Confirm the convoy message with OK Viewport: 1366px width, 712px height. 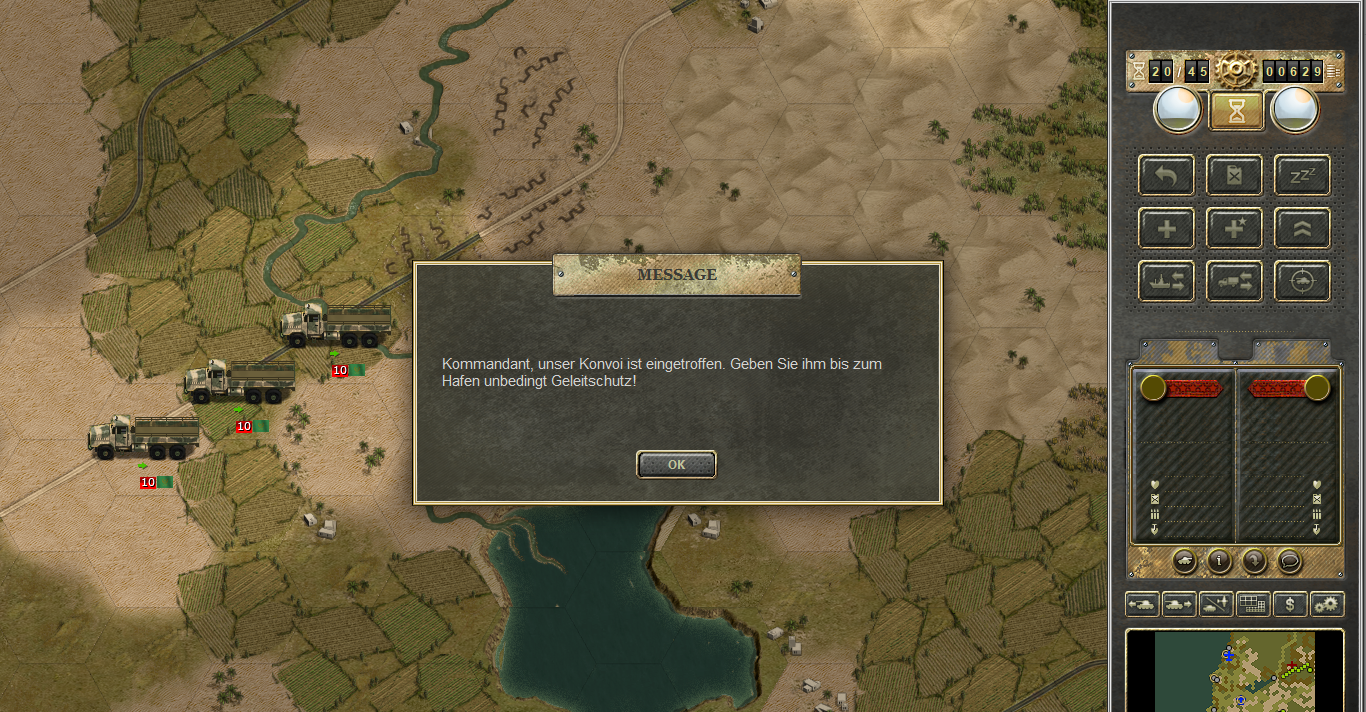676,464
